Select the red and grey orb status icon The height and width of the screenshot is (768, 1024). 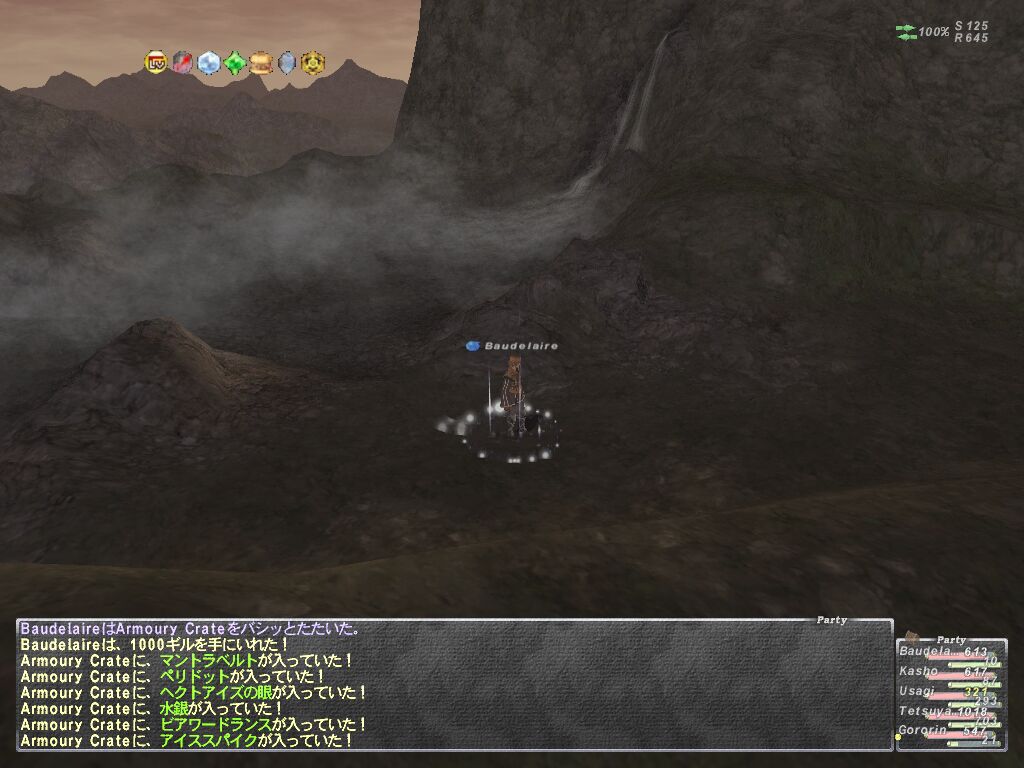point(182,63)
